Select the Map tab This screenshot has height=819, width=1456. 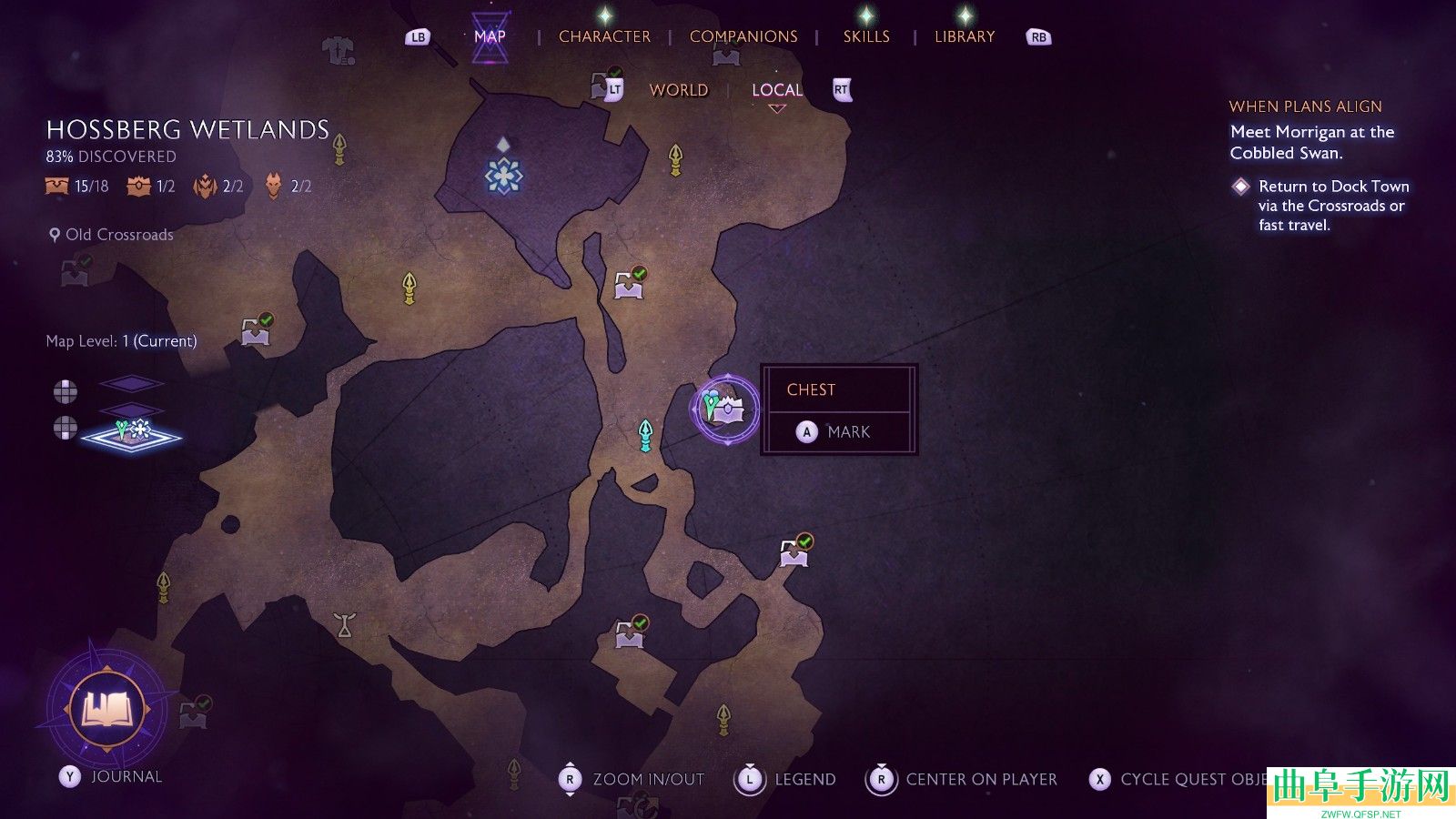coord(490,36)
